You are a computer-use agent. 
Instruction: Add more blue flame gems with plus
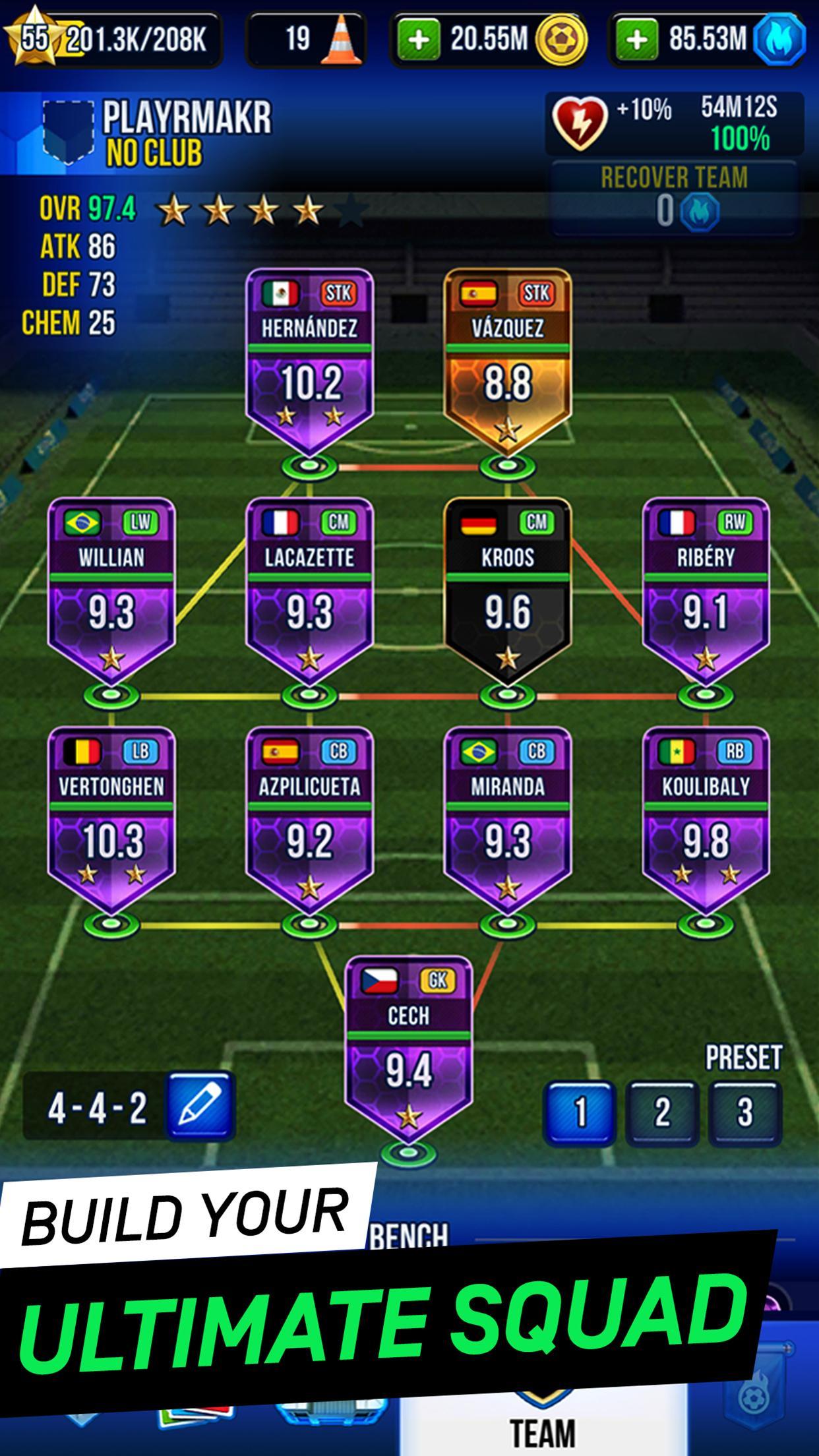[x=636, y=40]
